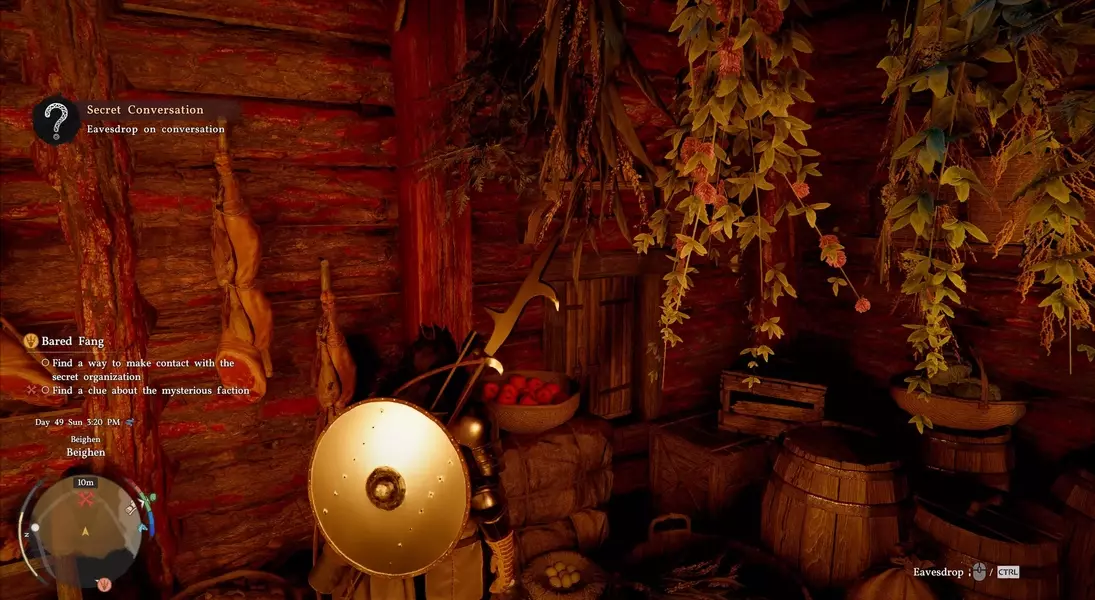This screenshot has width=1095, height=600.
Task: Click the Bared Fang quest marker below minimap
Action: [103, 584]
